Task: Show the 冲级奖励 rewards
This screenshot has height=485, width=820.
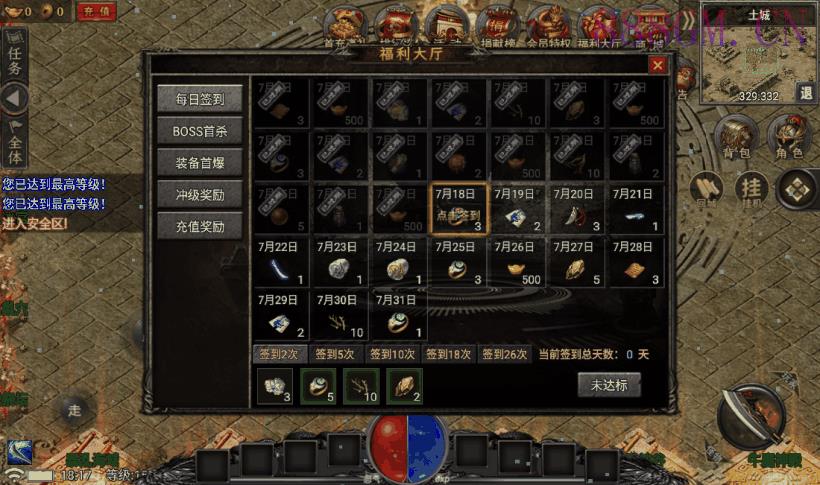Action: 199,195
